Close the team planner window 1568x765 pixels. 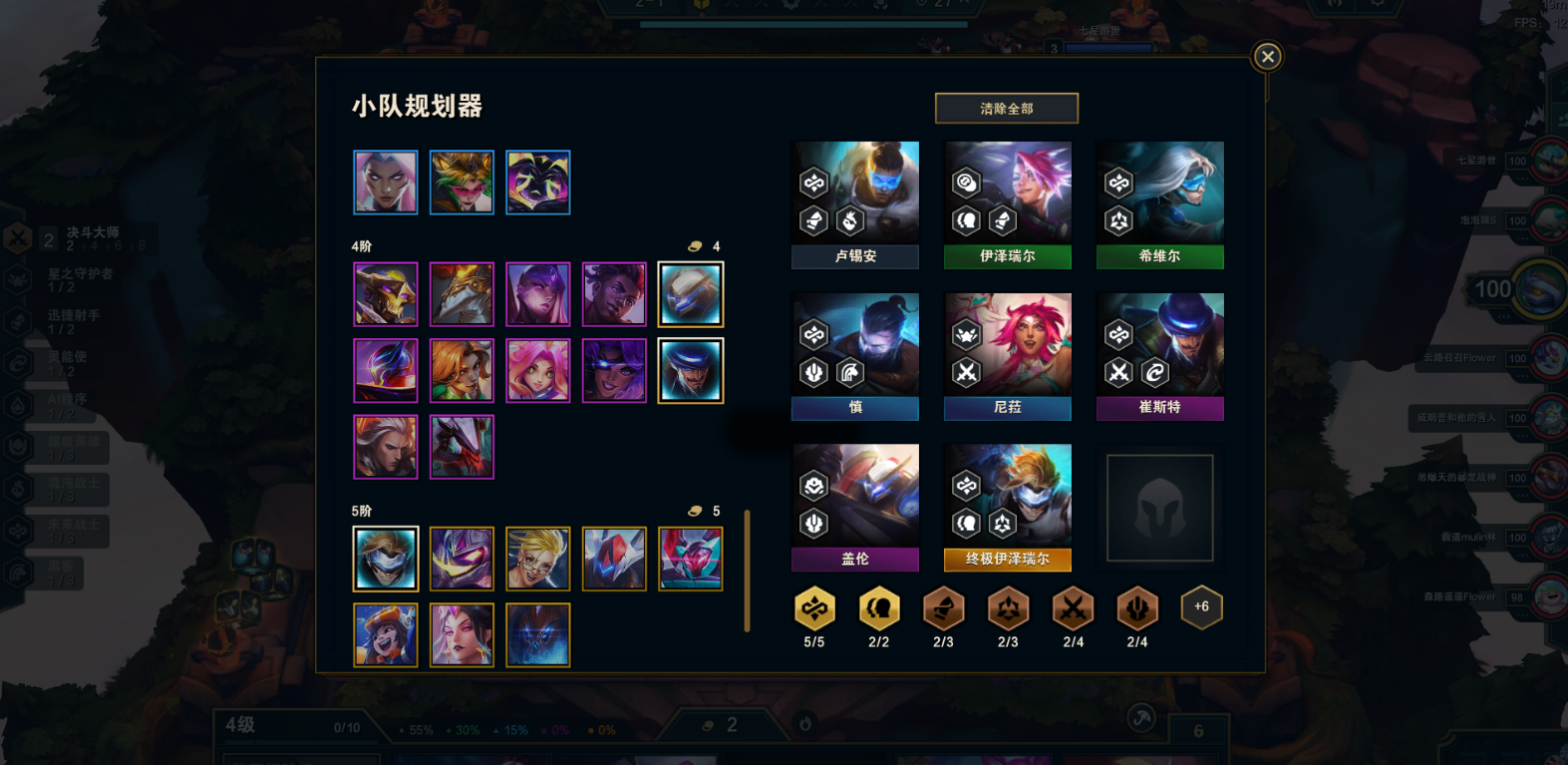[x=1267, y=57]
